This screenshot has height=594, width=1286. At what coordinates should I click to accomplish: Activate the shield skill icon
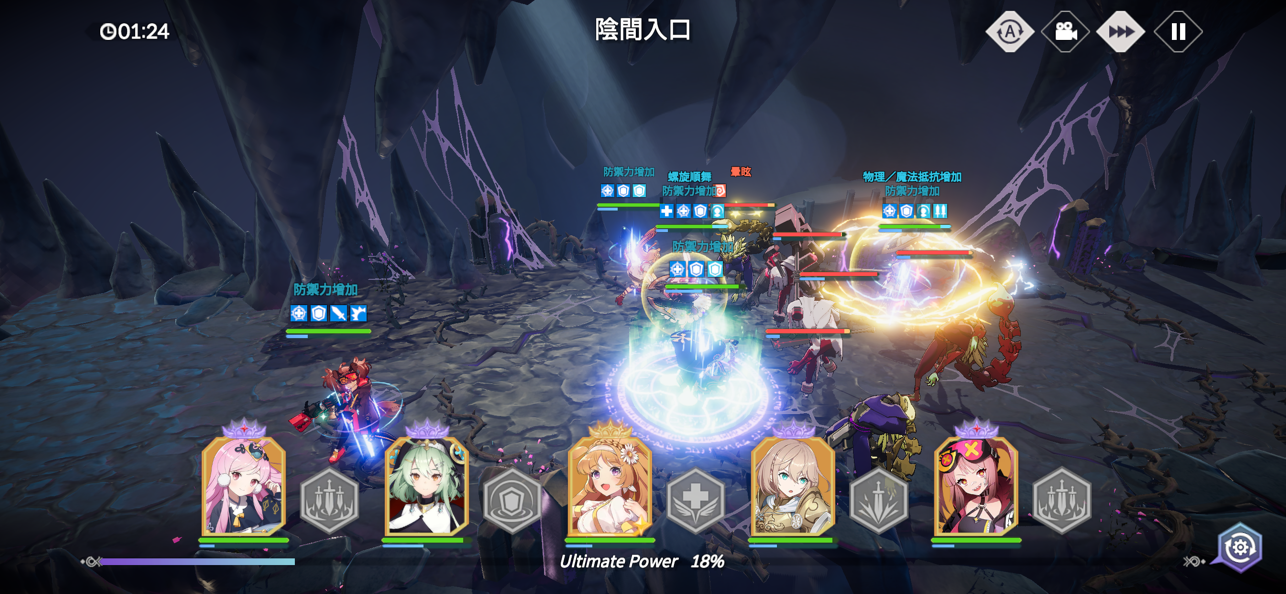click(x=512, y=500)
